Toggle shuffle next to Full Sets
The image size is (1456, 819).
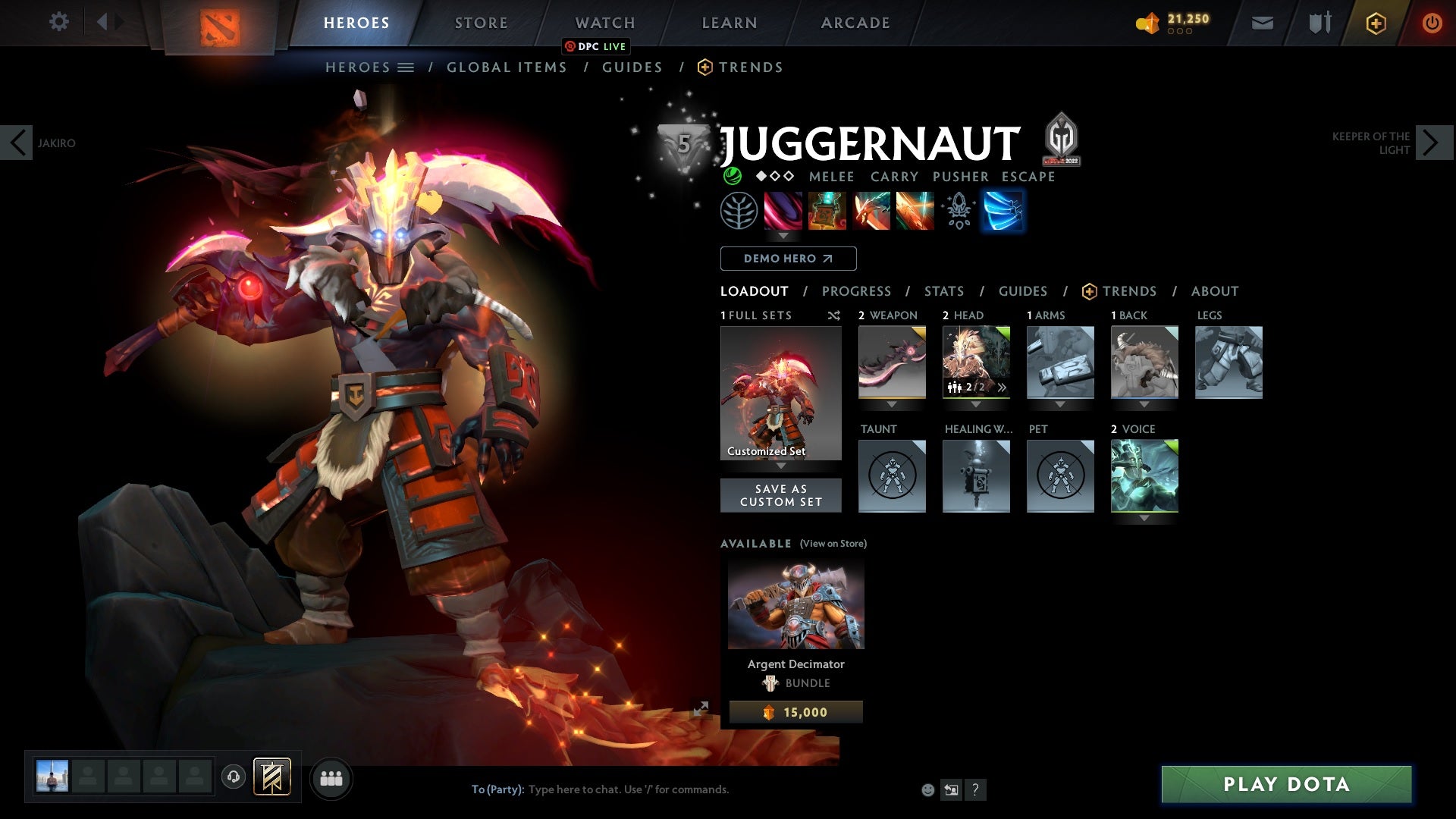(834, 315)
